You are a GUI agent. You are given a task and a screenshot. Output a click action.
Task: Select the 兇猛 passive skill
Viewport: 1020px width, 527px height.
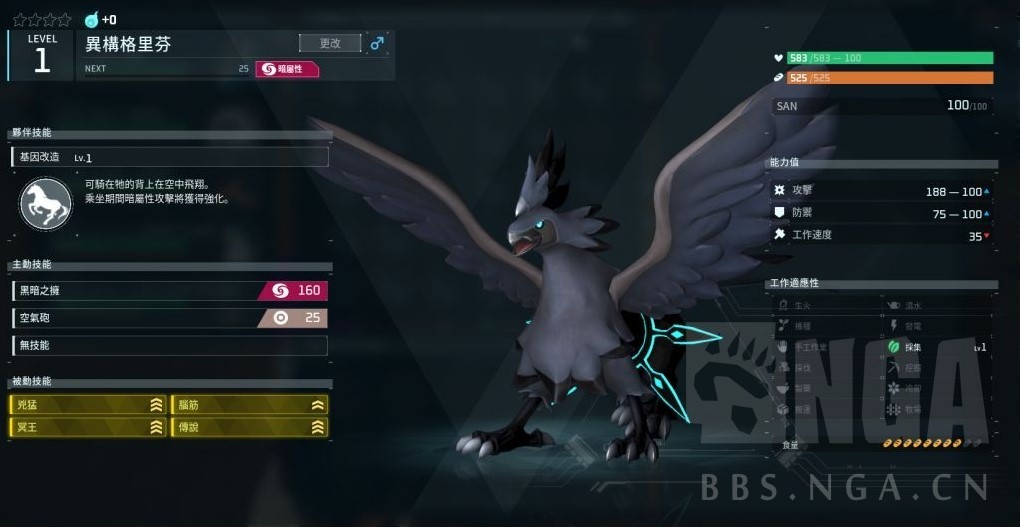89,405
